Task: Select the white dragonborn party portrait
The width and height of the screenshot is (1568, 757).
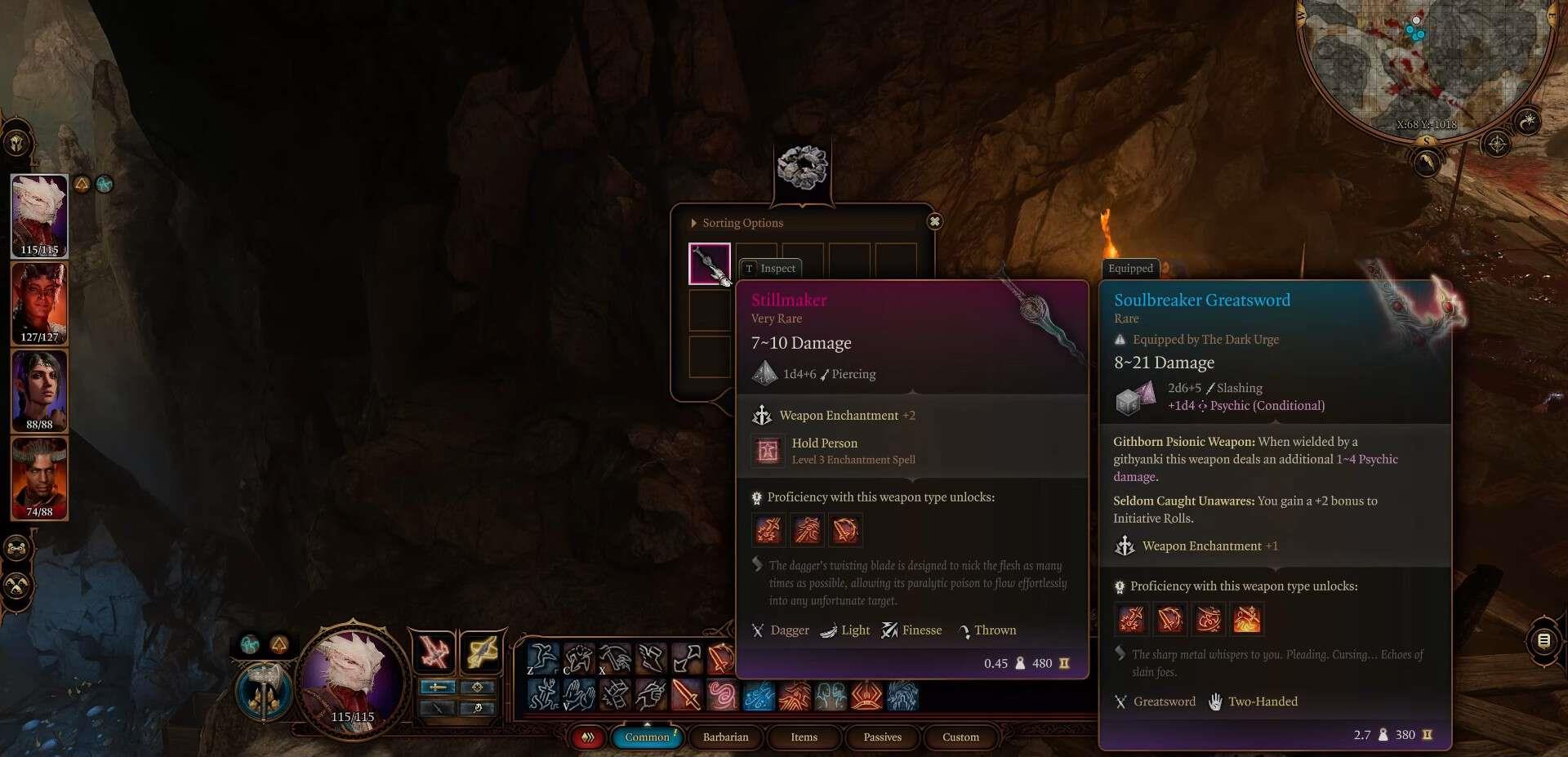Action: [39, 214]
